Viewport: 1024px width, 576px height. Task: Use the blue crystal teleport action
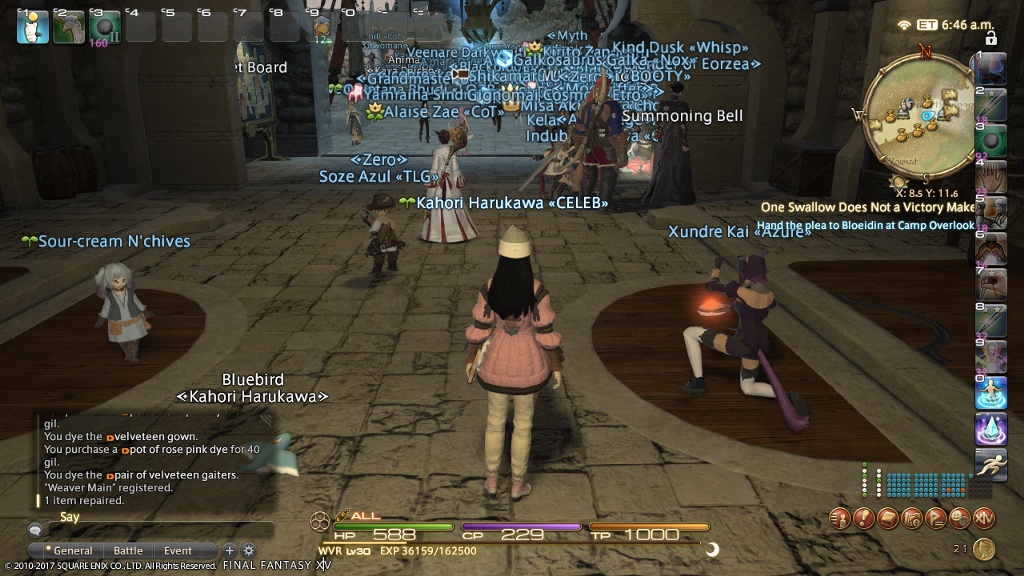990,430
